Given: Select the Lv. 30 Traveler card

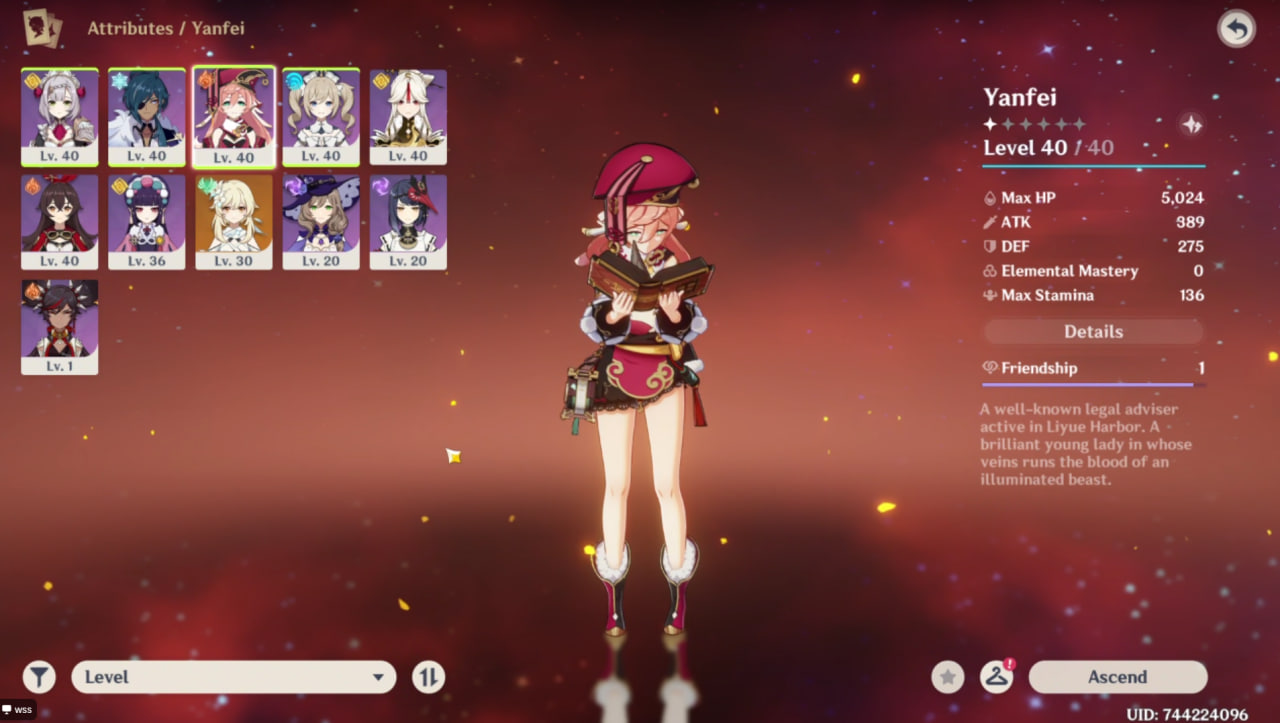Looking at the screenshot, I should pos(234,221).
